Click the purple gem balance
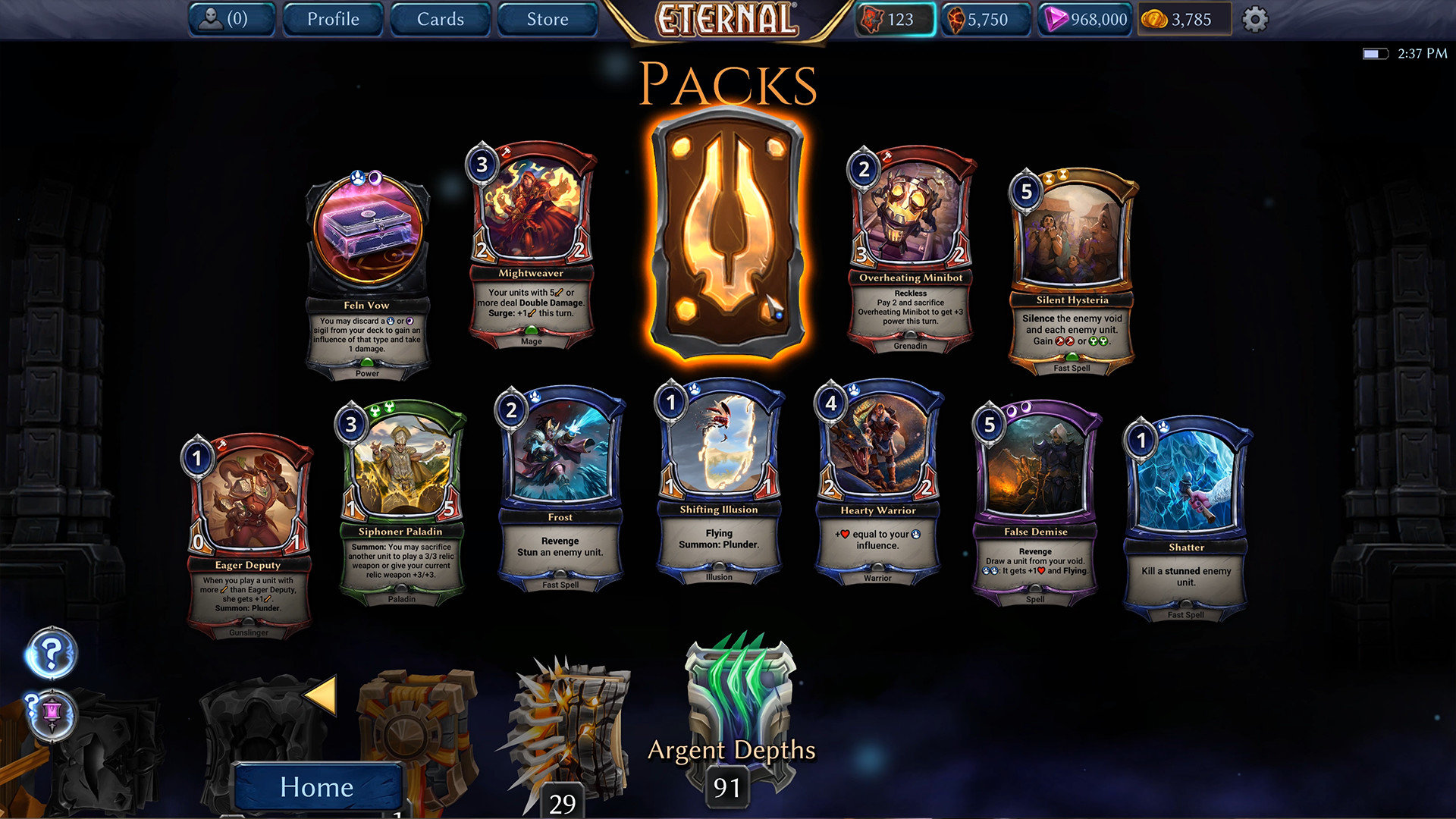Image resolution: width=1456 pixels, height=819 pixels. click(x=1086, y=20)
